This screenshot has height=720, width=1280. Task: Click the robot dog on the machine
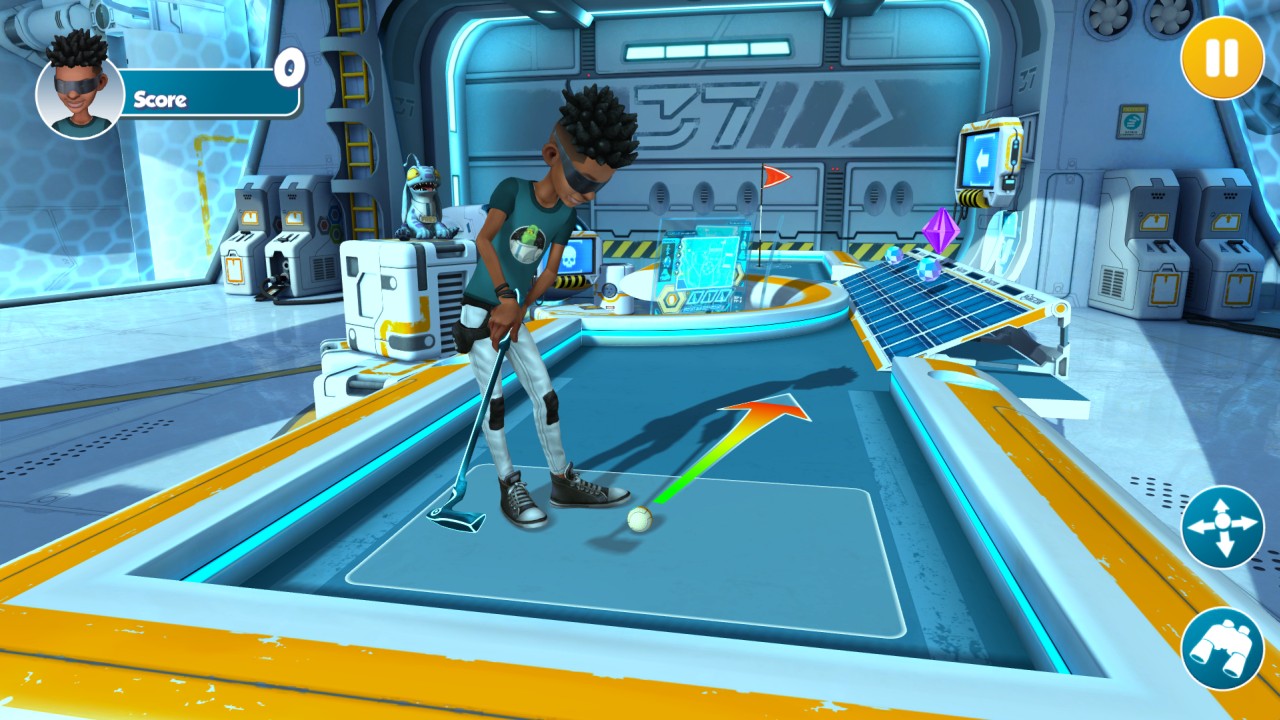click(424, 199)
